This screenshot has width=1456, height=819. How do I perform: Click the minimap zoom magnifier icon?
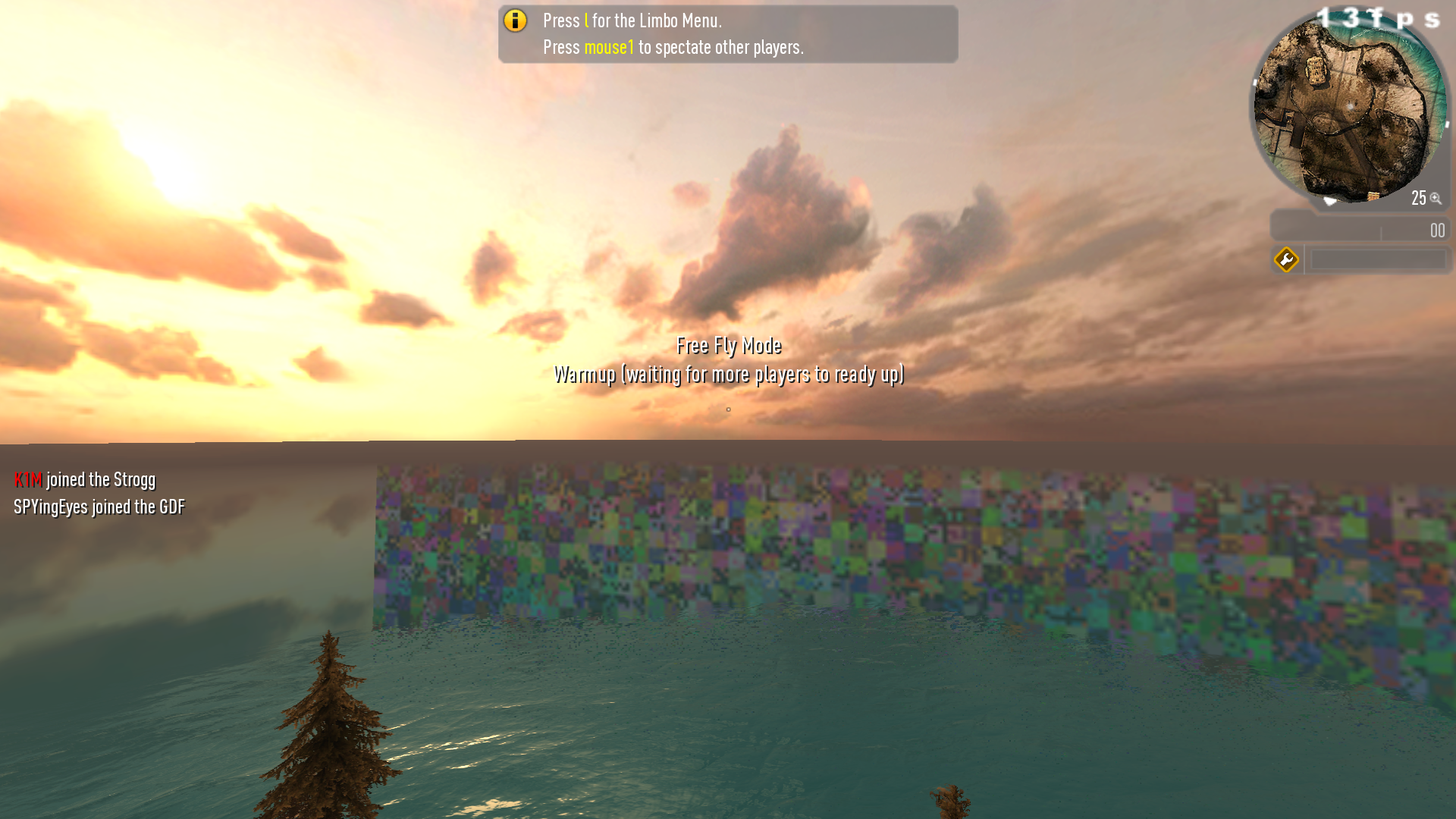[x=1436, y=199]
